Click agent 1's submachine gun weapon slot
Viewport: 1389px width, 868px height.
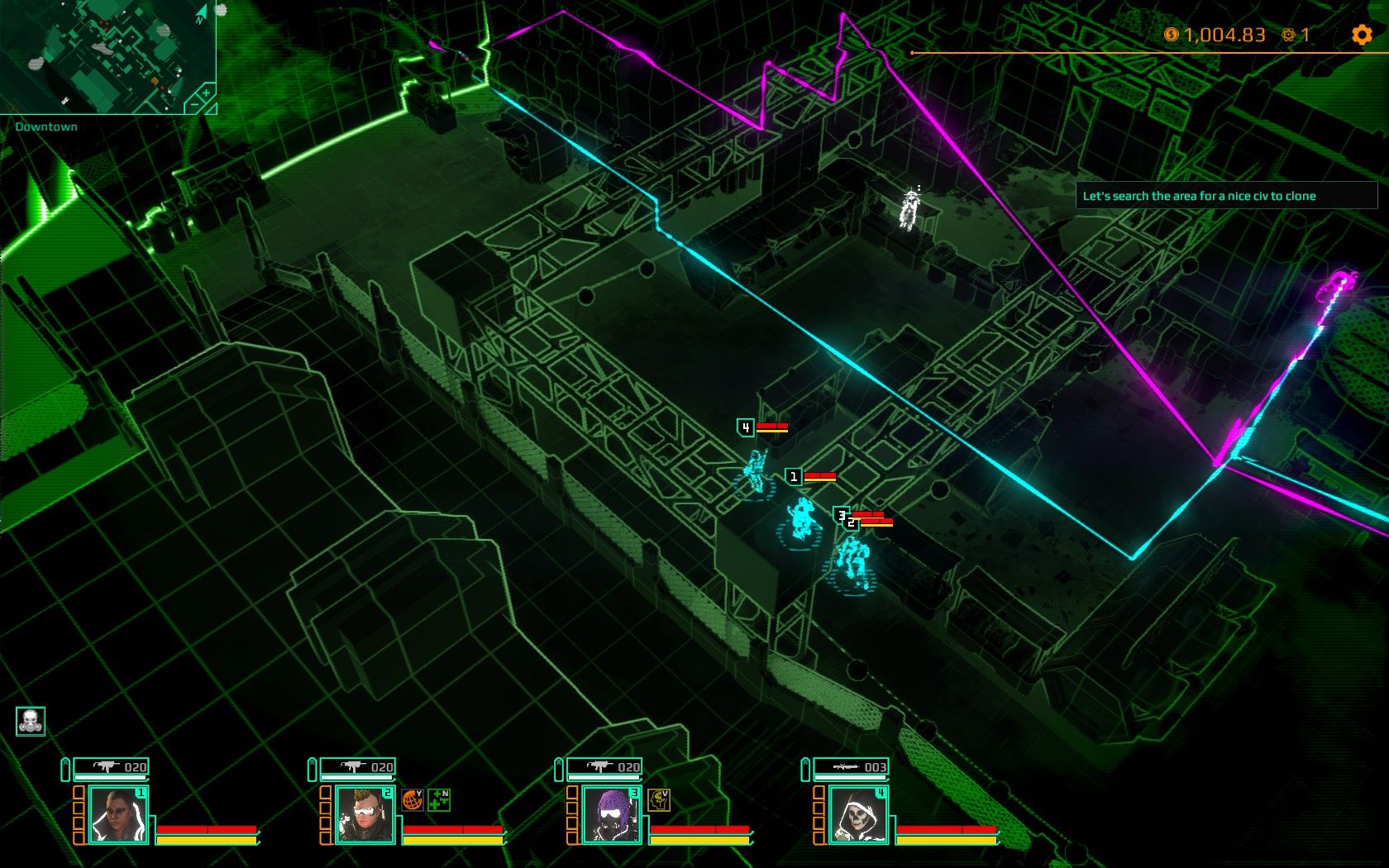click(x=111, y=767)
